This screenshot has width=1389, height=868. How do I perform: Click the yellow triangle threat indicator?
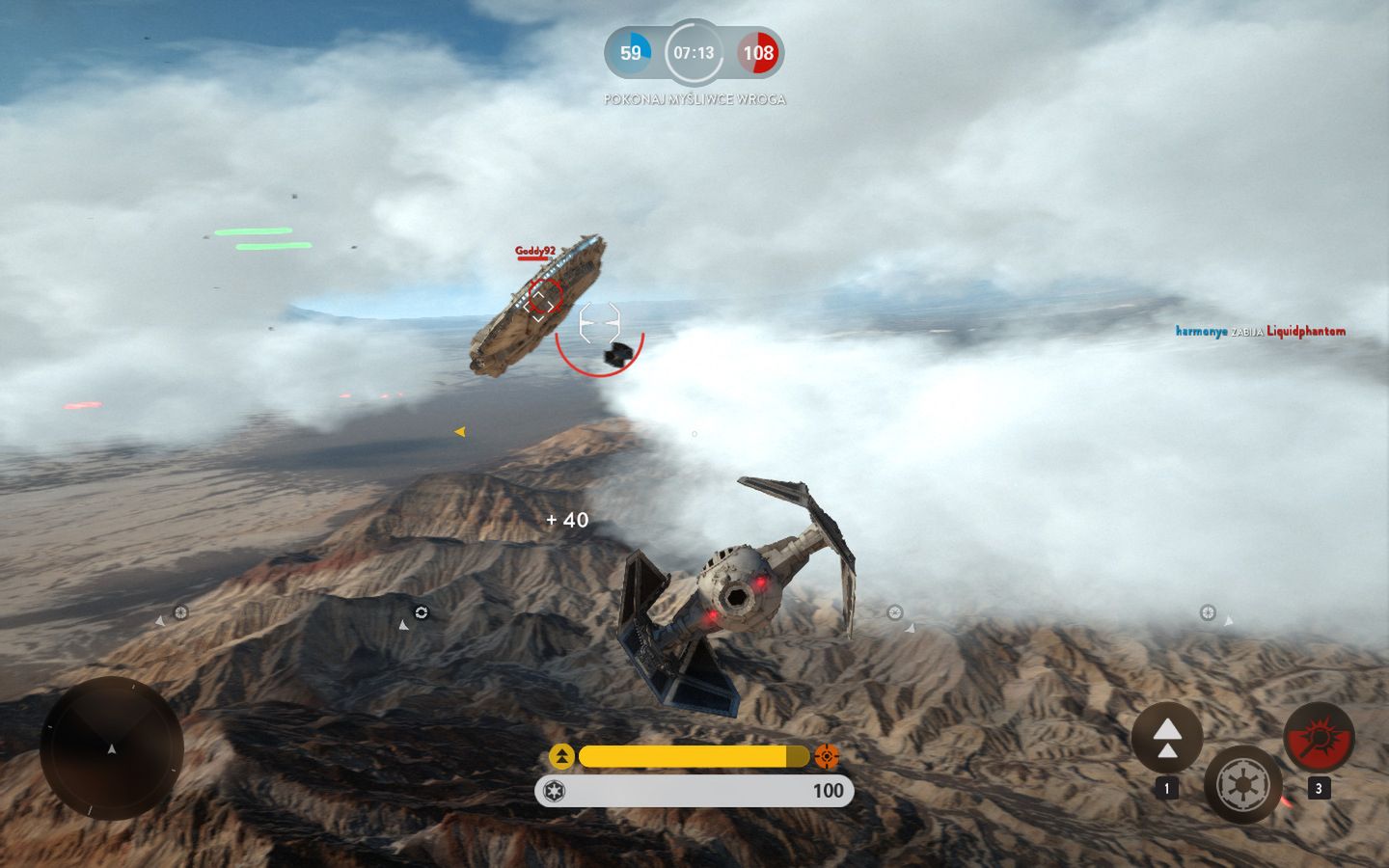click(459, 431)
